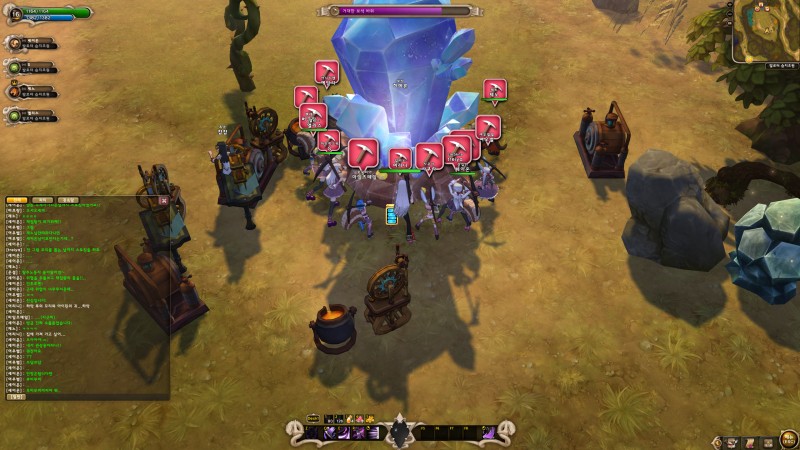Switch to the first orange chat tab
This screenshot has width=800, height=450.
coord(17,200)
